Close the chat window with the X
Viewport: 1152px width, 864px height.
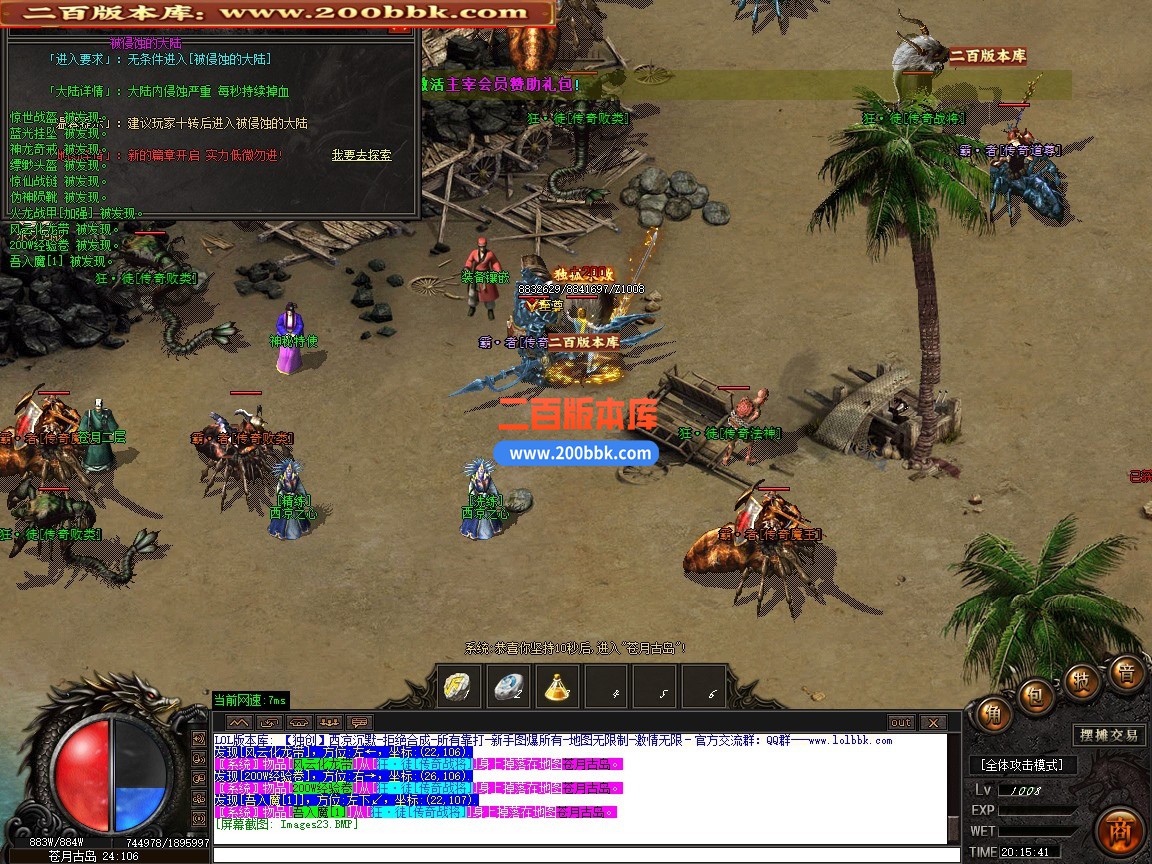pyautogui.click(x=932, y=722)
